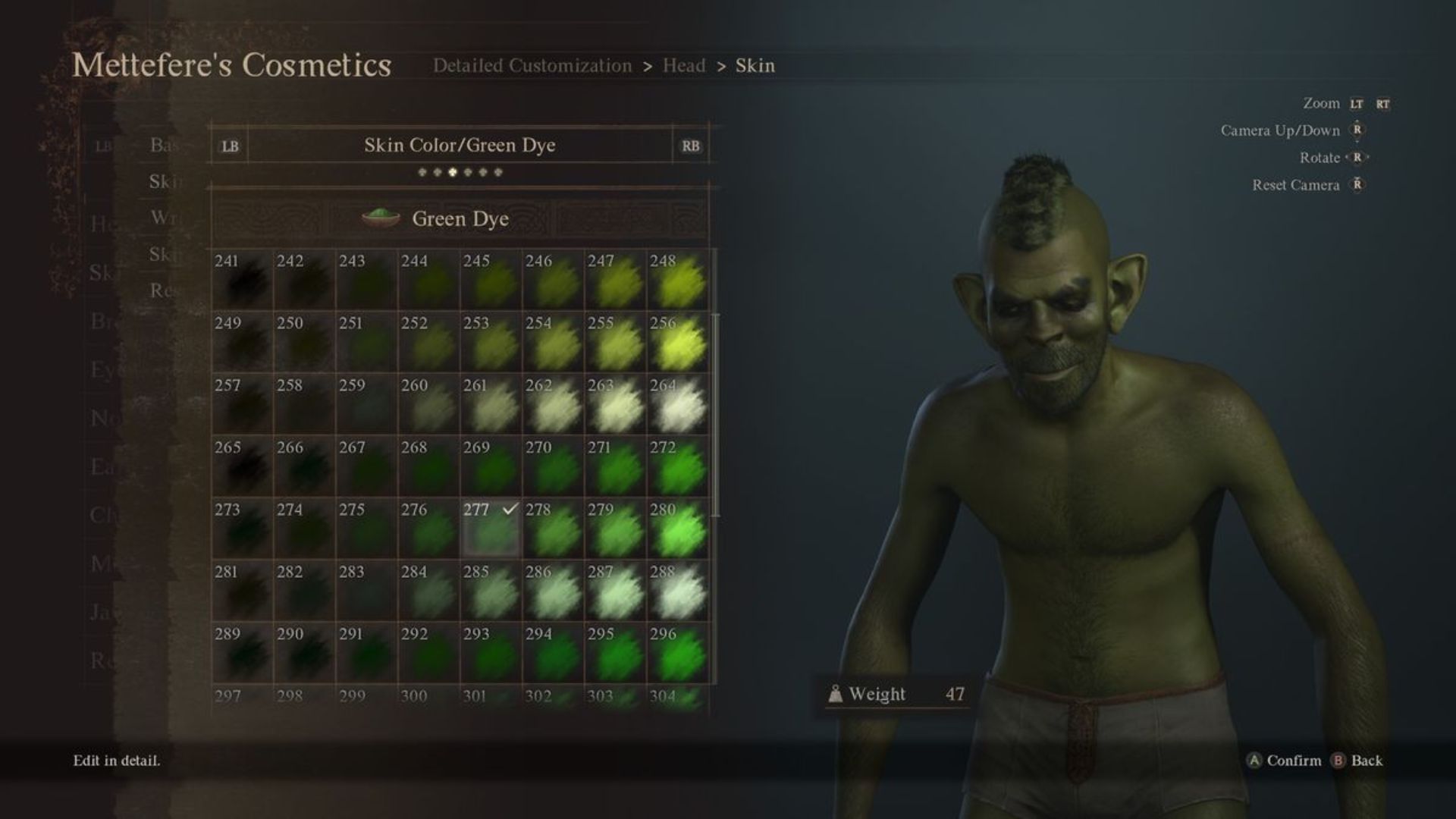The width and height of the screenshot is (1456, 819).
Task: Click the right-stick icon beside Reset Camera
Action: point(1357,185)
